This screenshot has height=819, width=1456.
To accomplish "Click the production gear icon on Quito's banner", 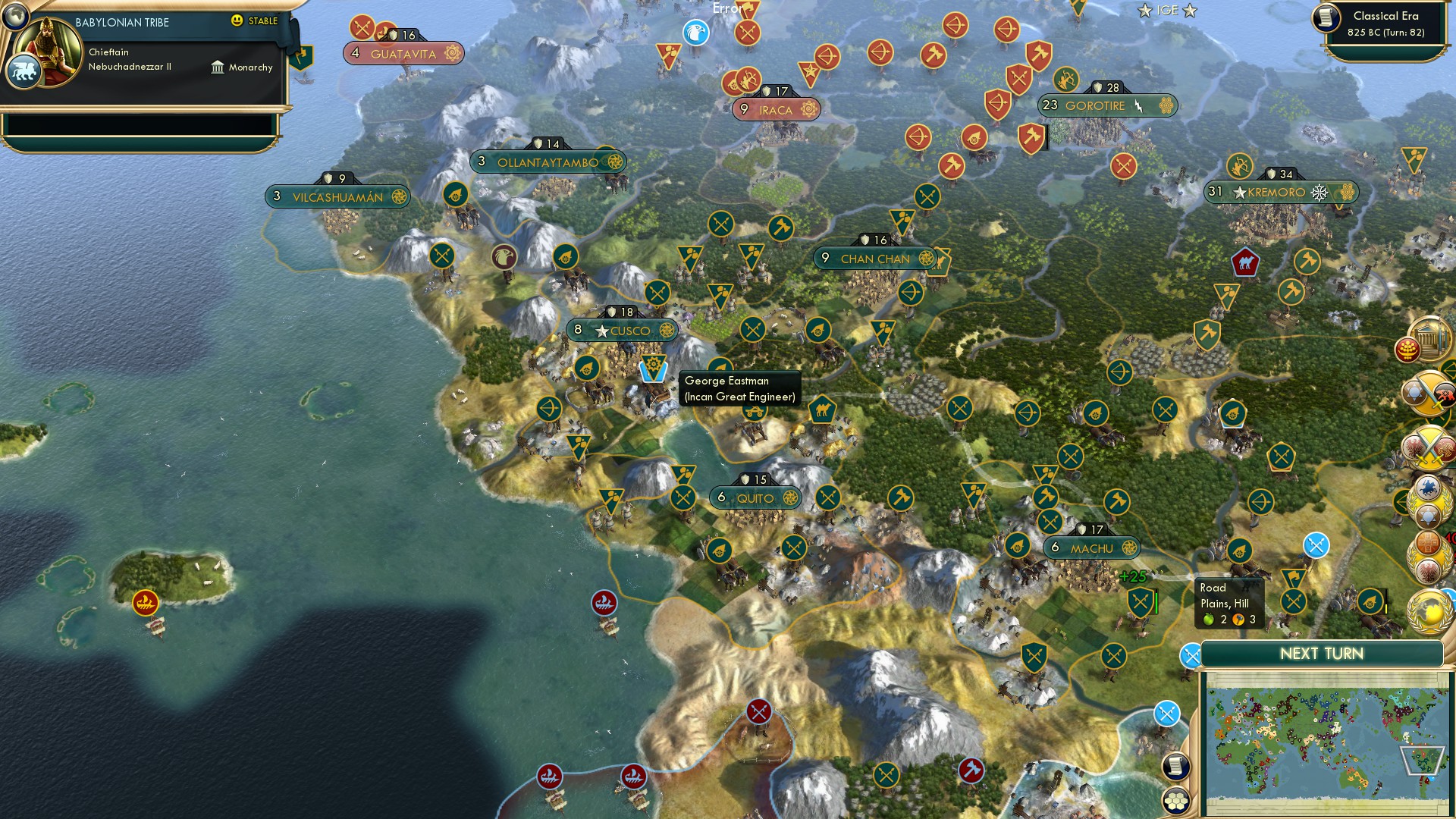I will pos(789,497).
